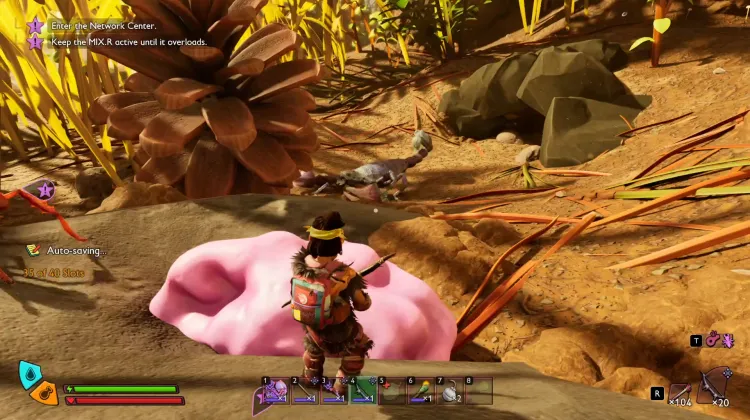This screenshot has width=750, height=420.
Task: Choose the staff in hotbar slot 2
Action: [x=305, y=390]
